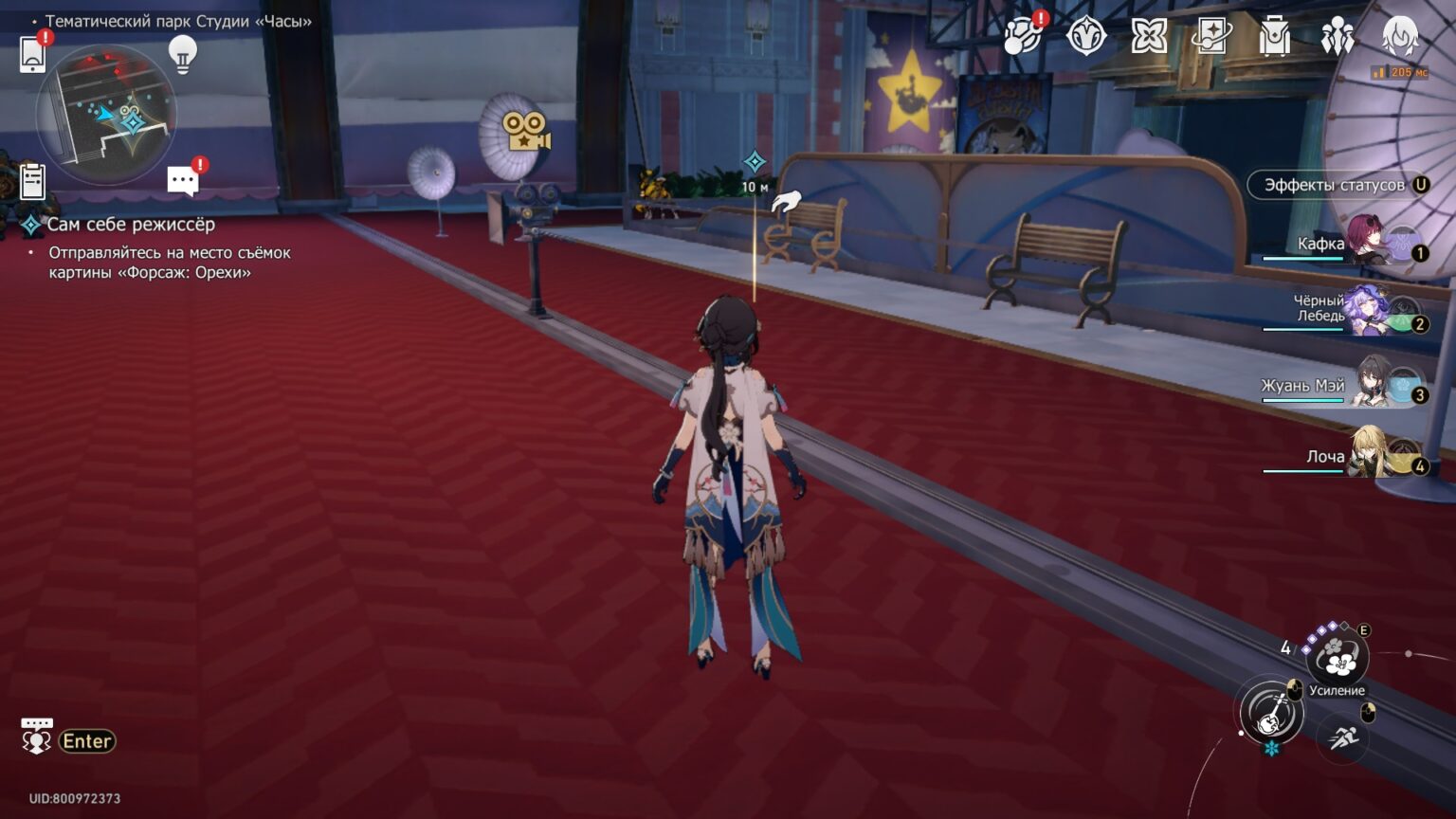
Task: Open the phone menu icon top-left
Action: [34, 55]
